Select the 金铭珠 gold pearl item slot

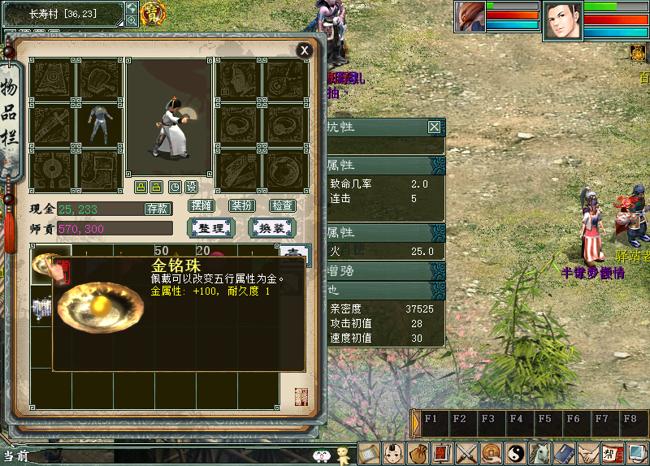click(x=44, y=266)
